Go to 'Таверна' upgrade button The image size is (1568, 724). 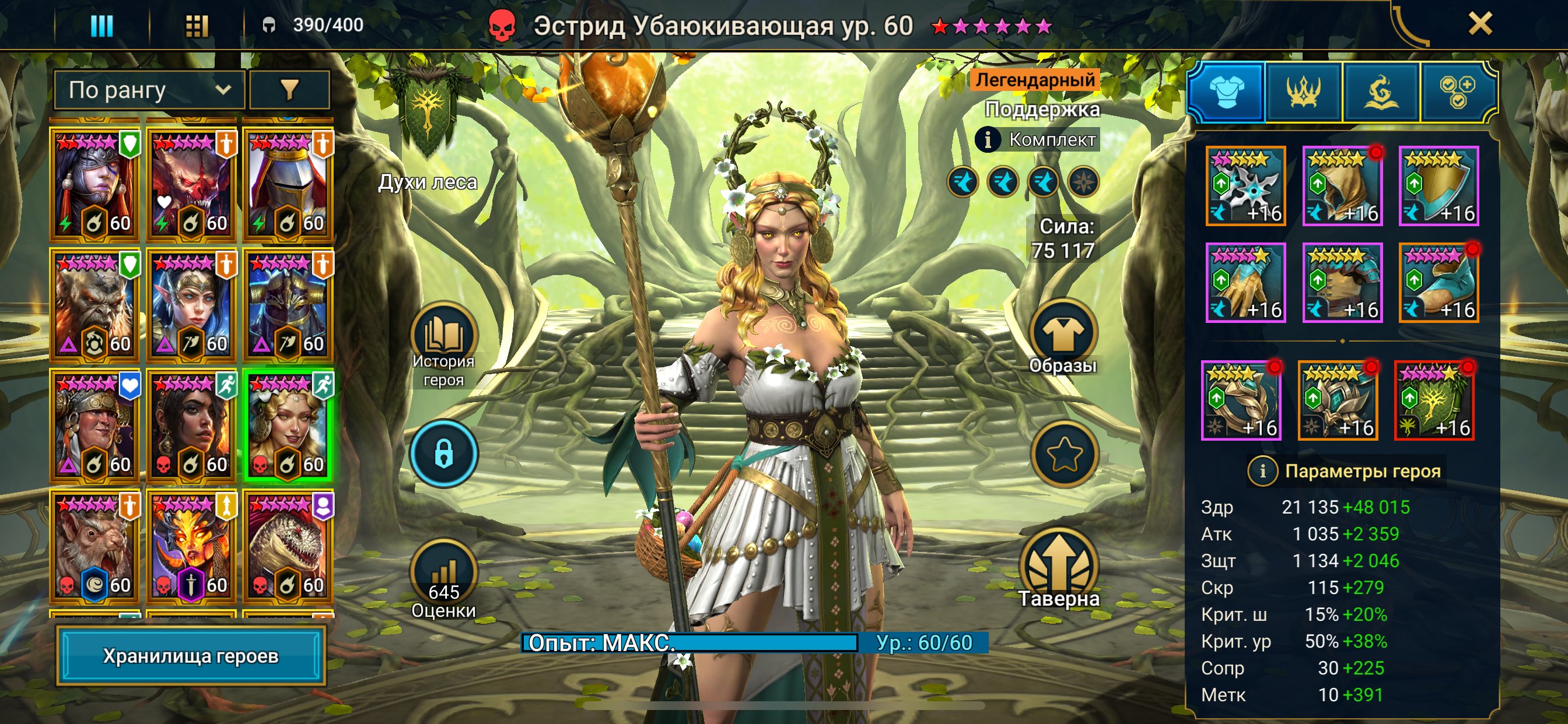tap(1059, 569)
